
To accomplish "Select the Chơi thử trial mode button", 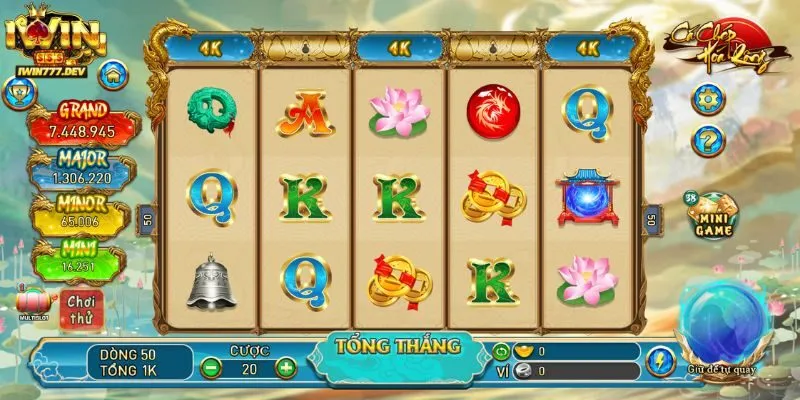I will tap(80, 307).
